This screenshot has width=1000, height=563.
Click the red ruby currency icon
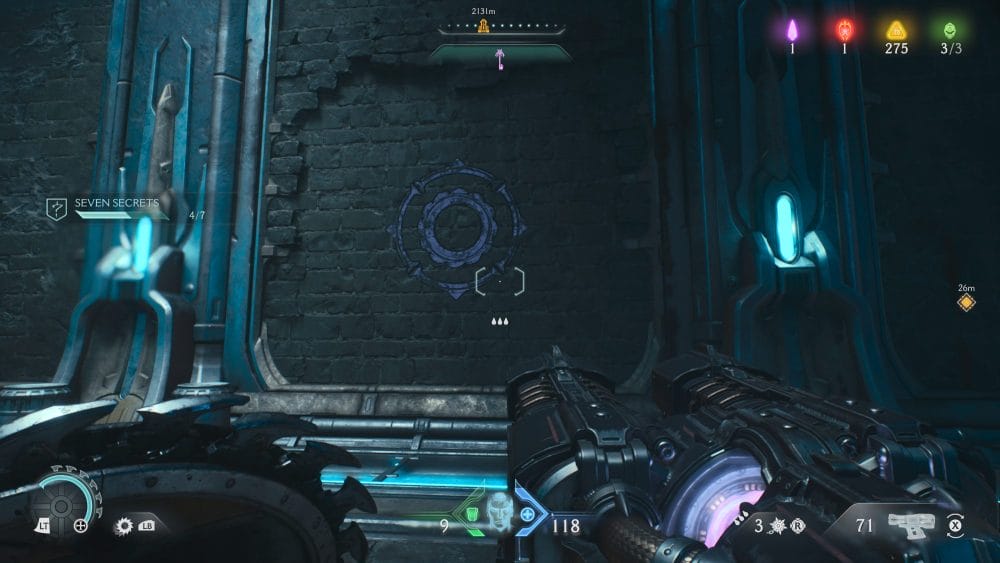(x=845, y=30)
